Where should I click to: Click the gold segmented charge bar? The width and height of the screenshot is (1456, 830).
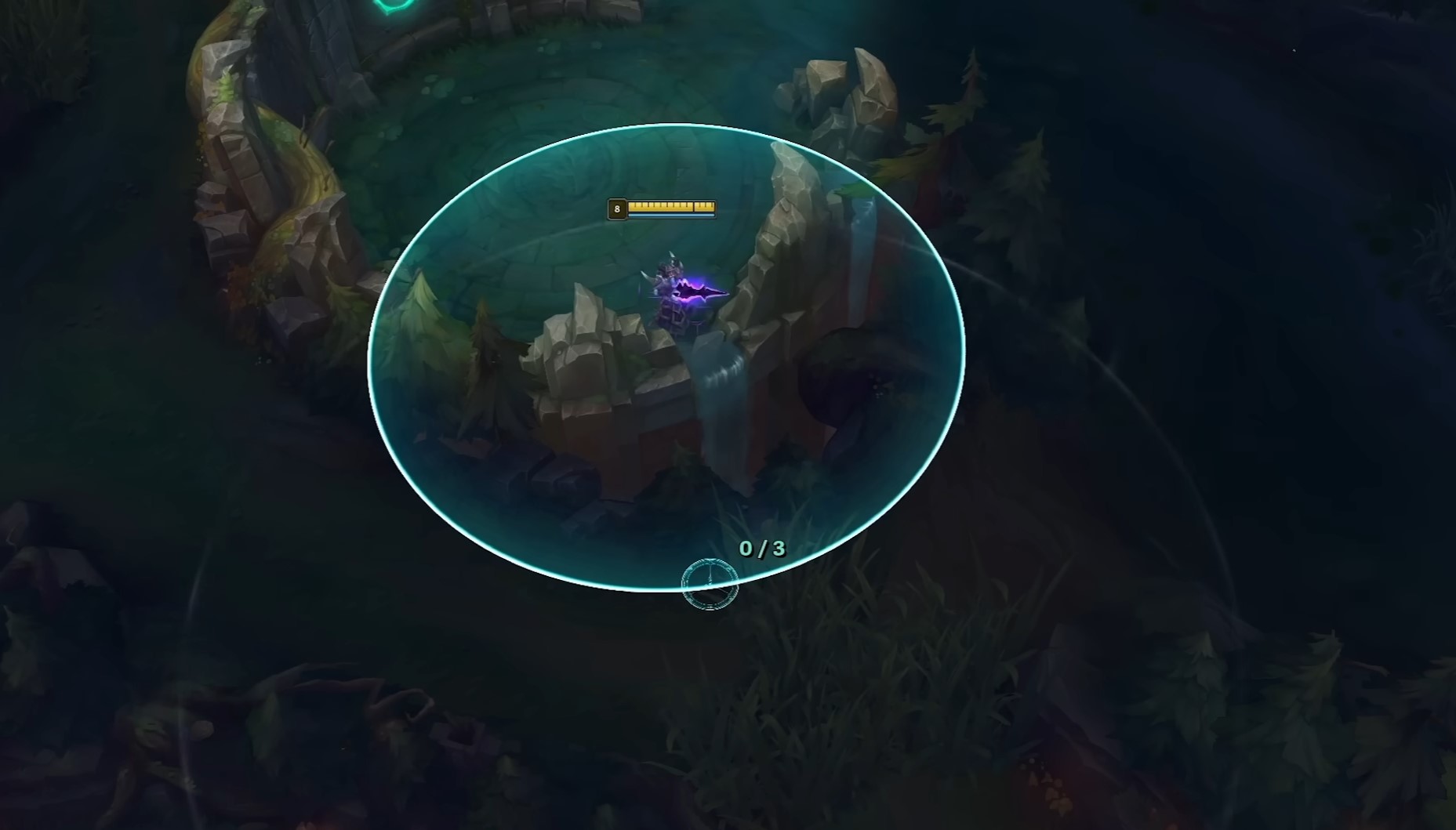click(670, 205)
